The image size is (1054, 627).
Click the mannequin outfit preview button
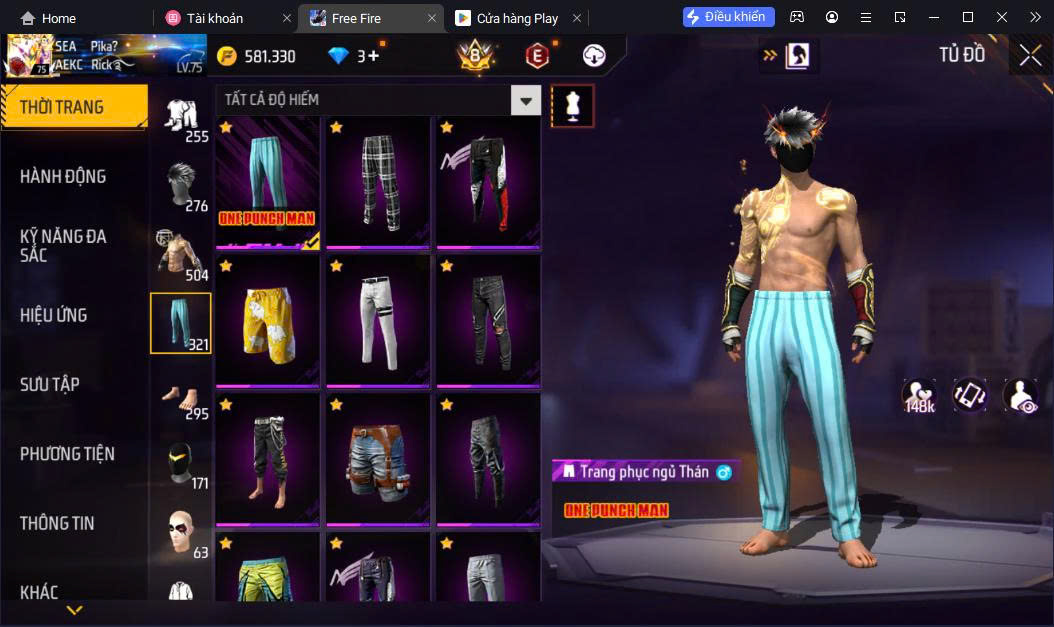tap(573, 105)
